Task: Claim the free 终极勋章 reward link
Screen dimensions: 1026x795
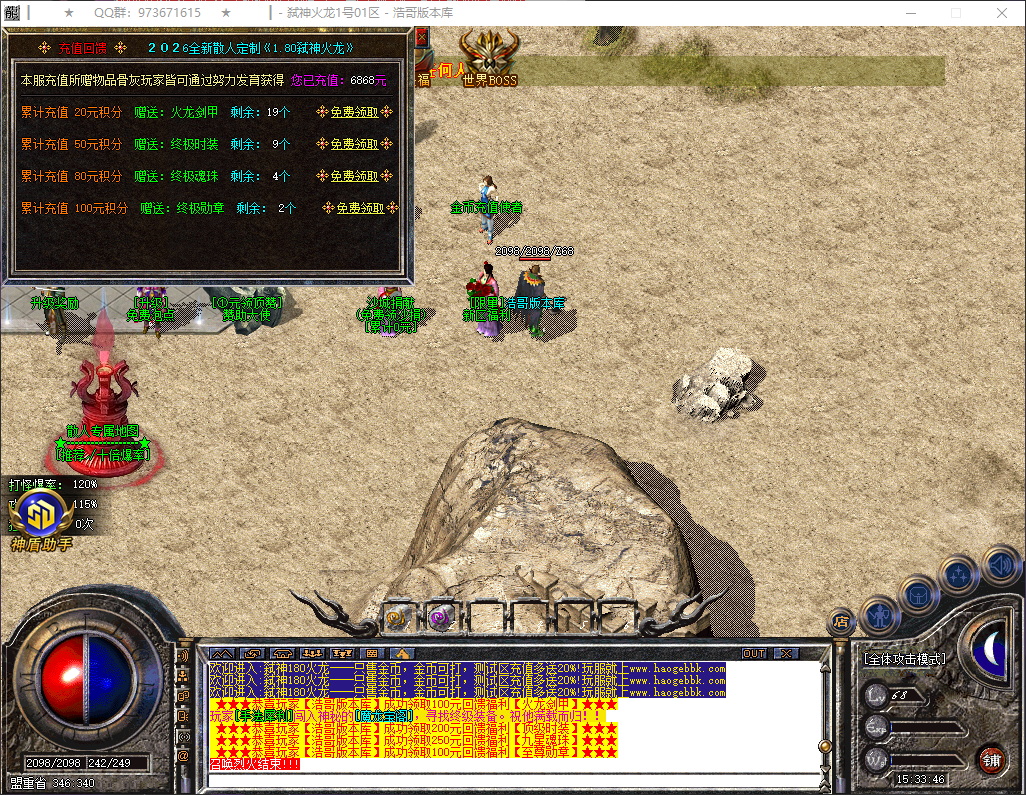Action: [x=359, y=208]
